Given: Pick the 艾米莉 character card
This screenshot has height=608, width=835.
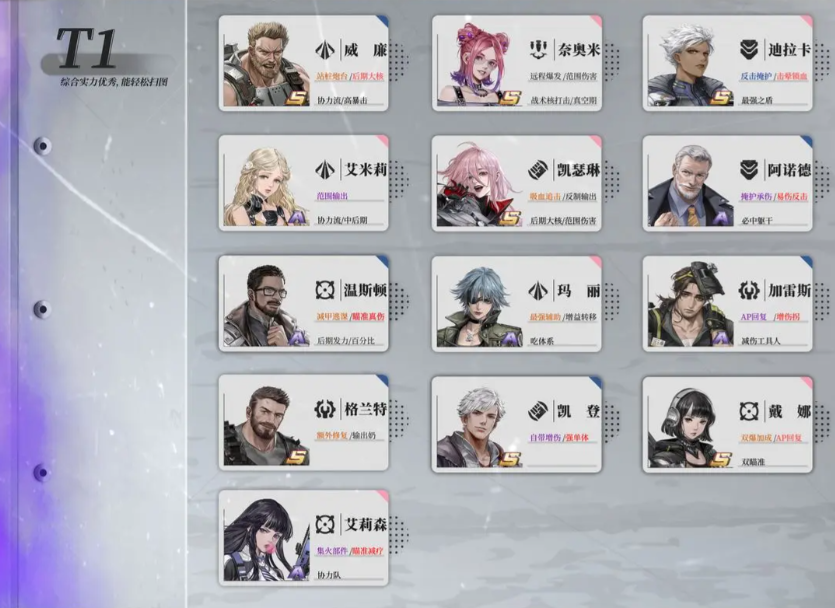Looking at the screenshot, I should tap(304, 182).
